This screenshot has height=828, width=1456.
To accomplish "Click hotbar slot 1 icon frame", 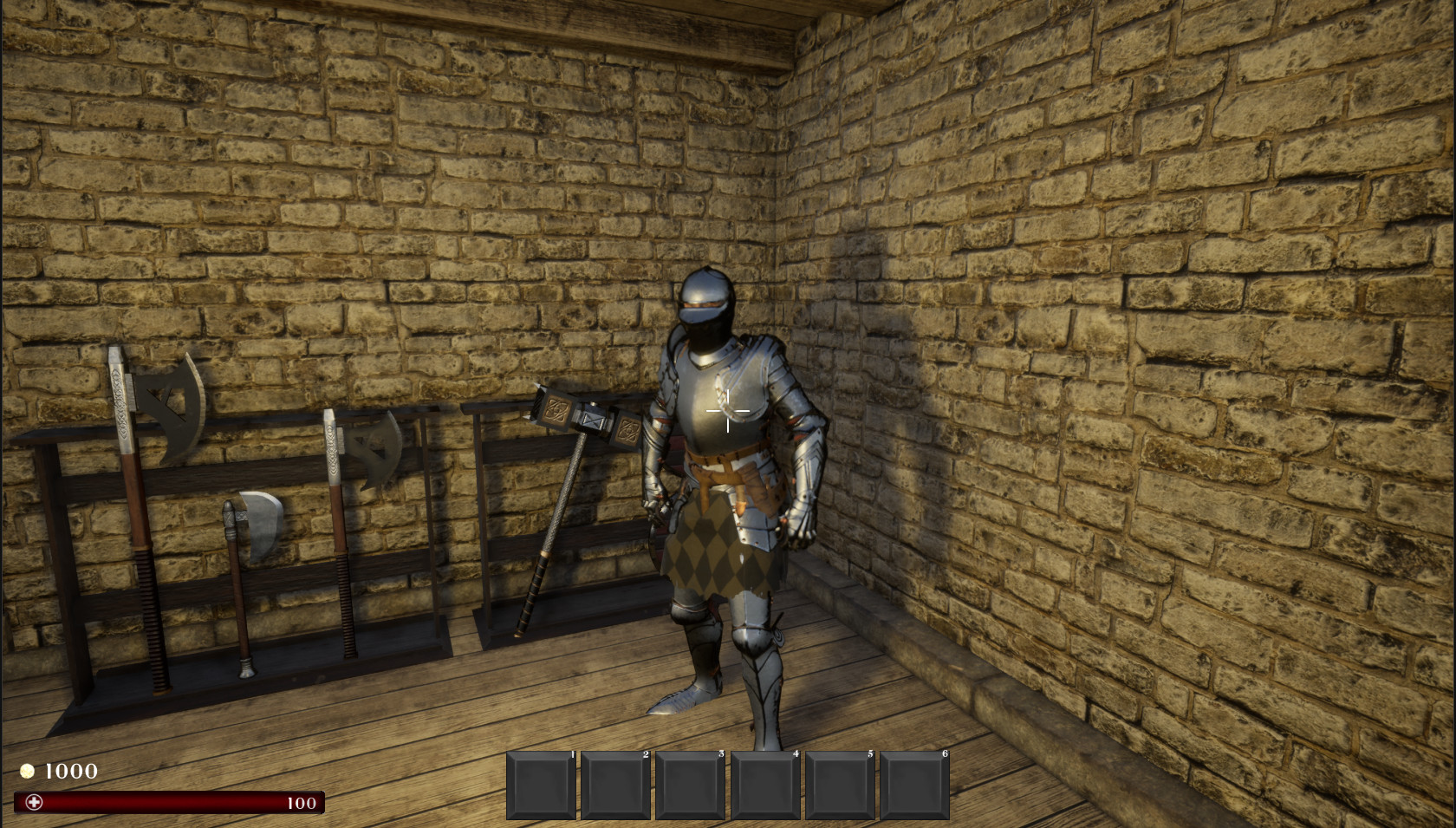I will [541, 783].
